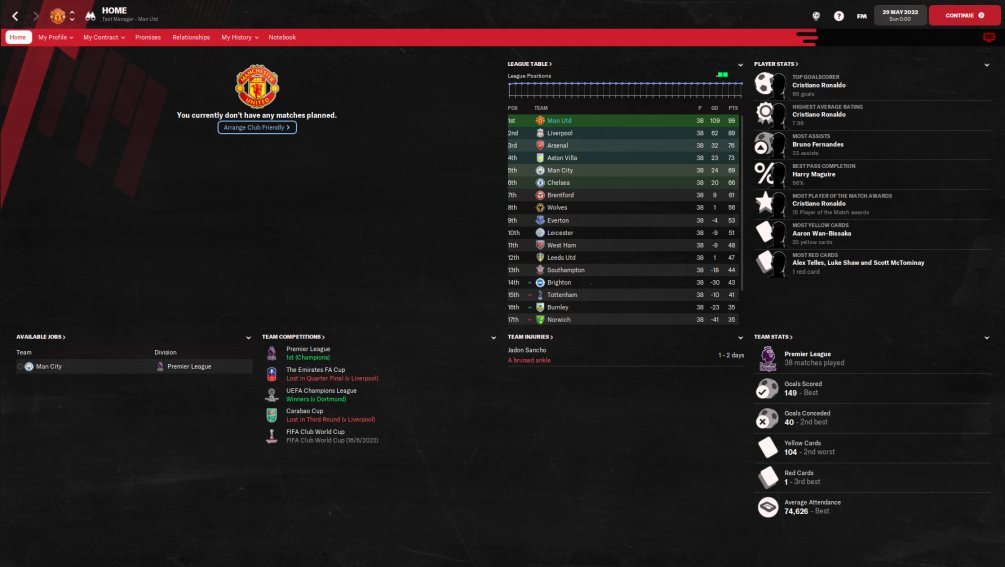This screenshot has width=1005, height=567.
Task: Switch to the Promises tab
Action: 148,37
